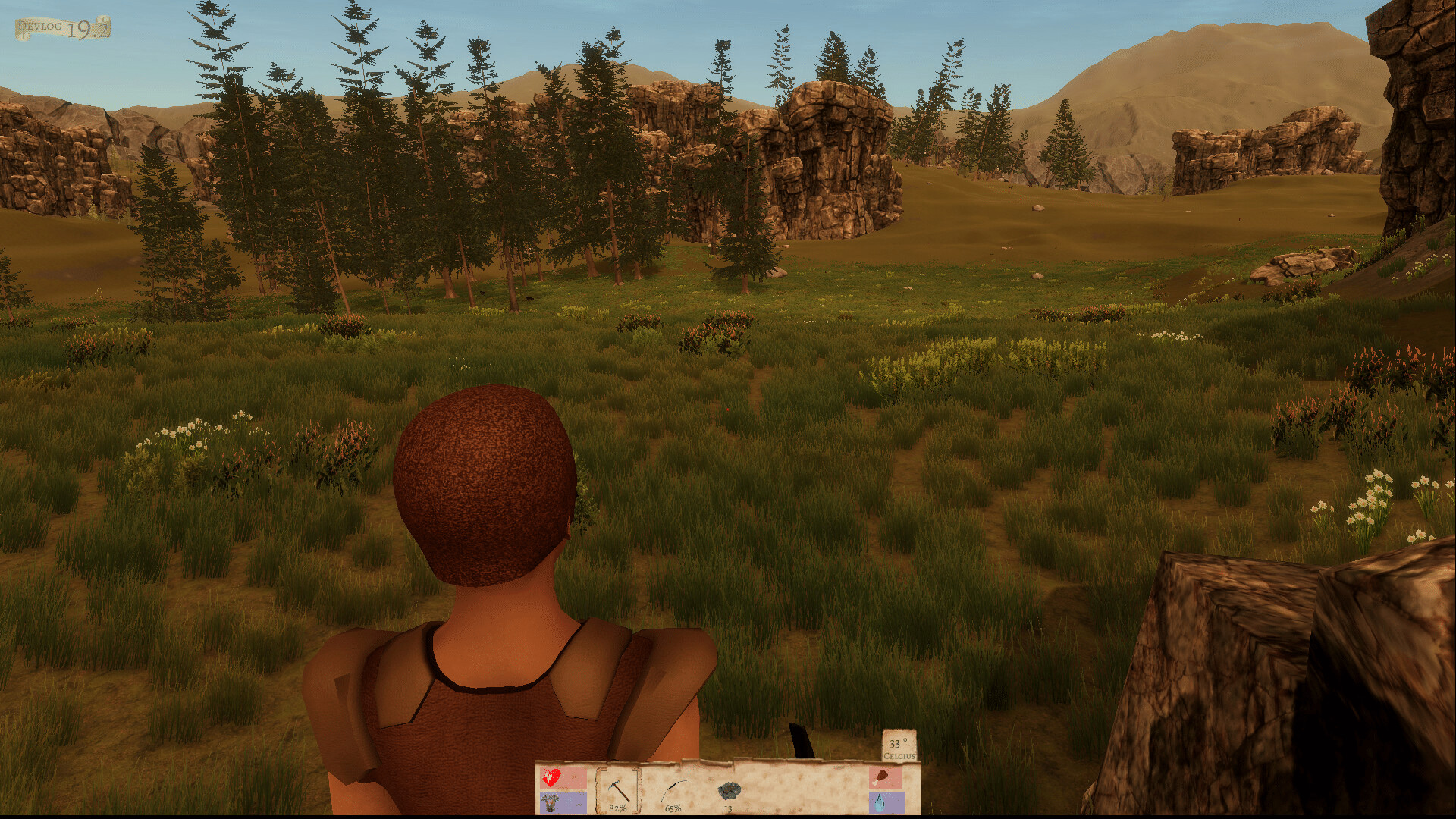Equip the bow from the hotbar

[673, 791]
